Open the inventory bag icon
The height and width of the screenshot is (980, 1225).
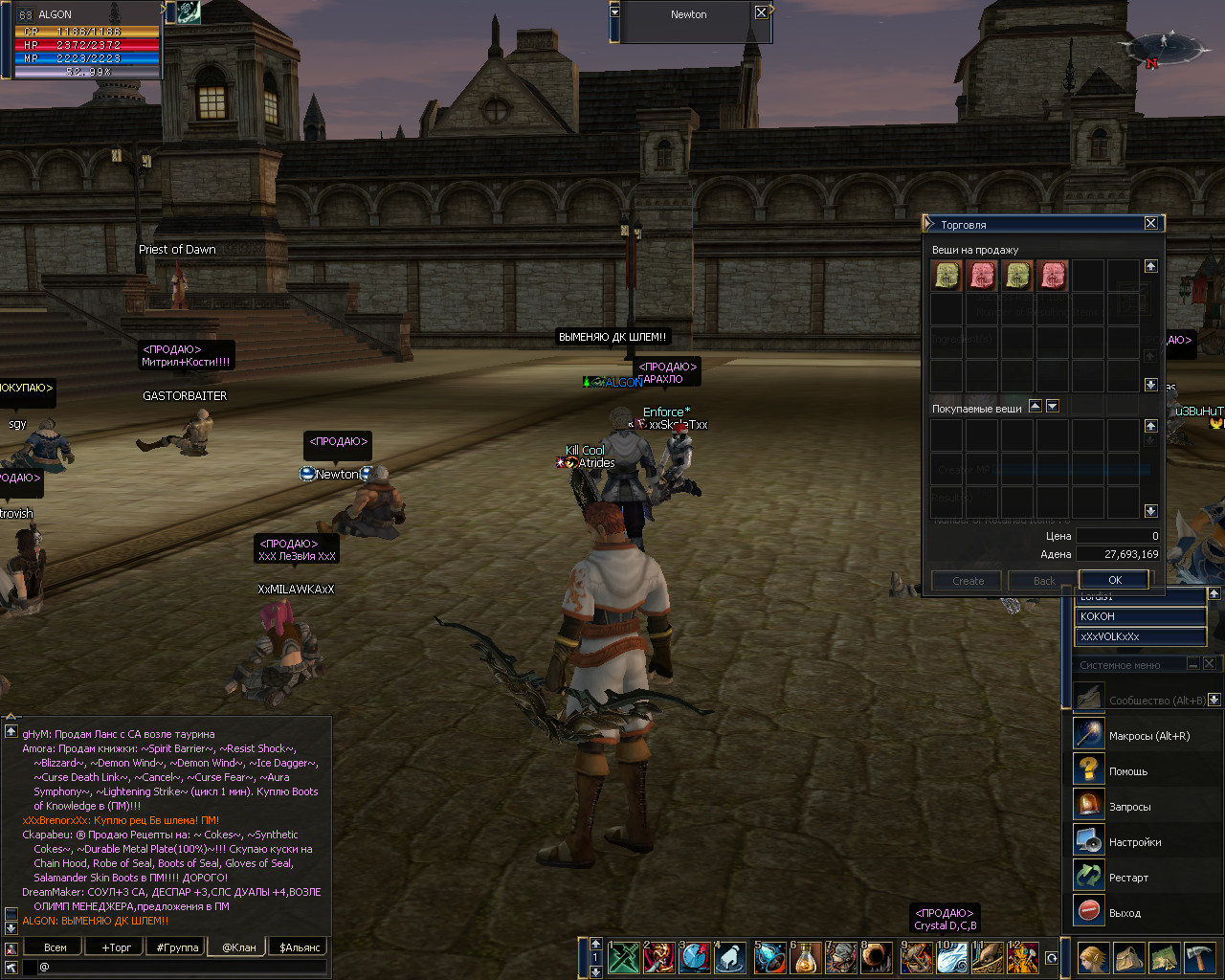[1128, 958]
